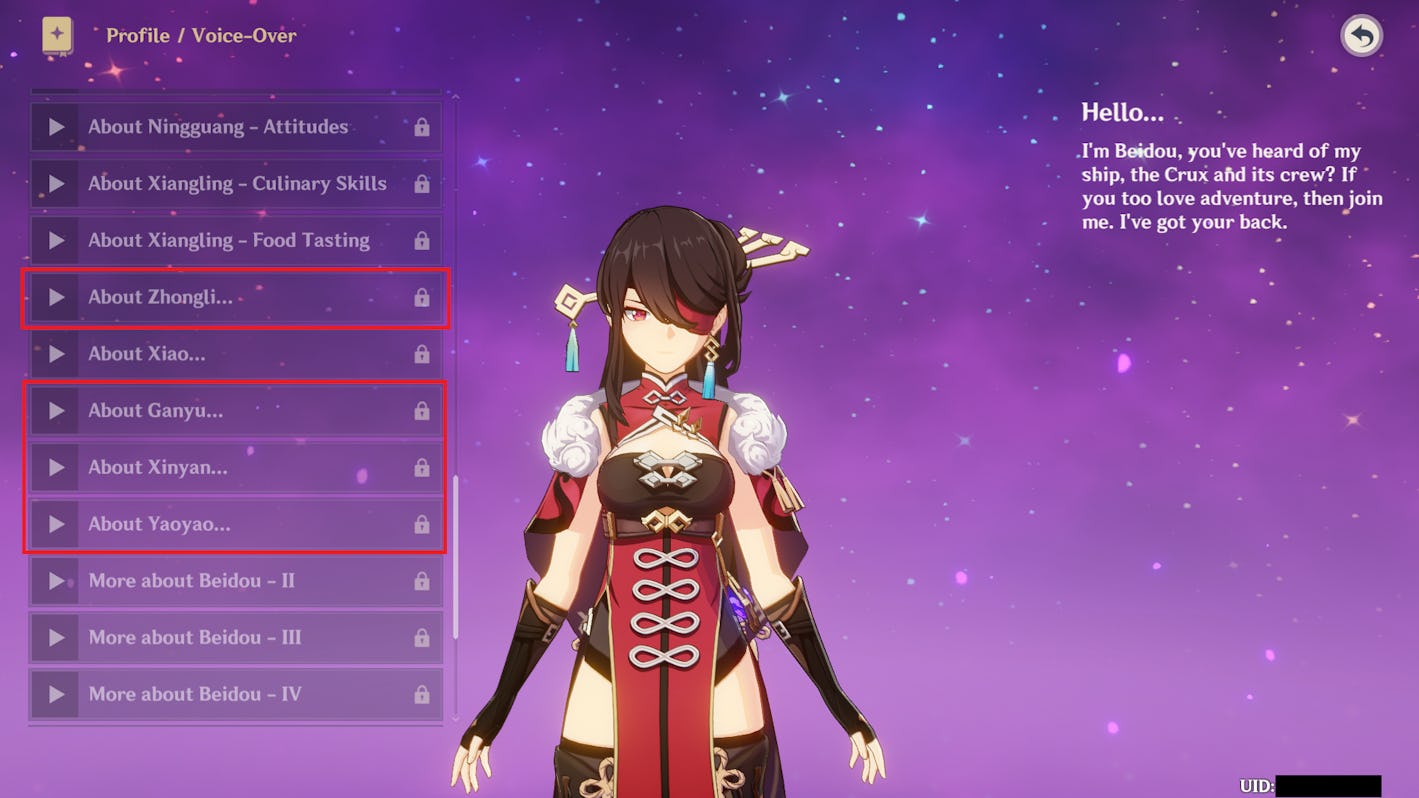Open More about Beidou - III entry
Viewport: 1419px width, 798px height.
tap(236, 638)
